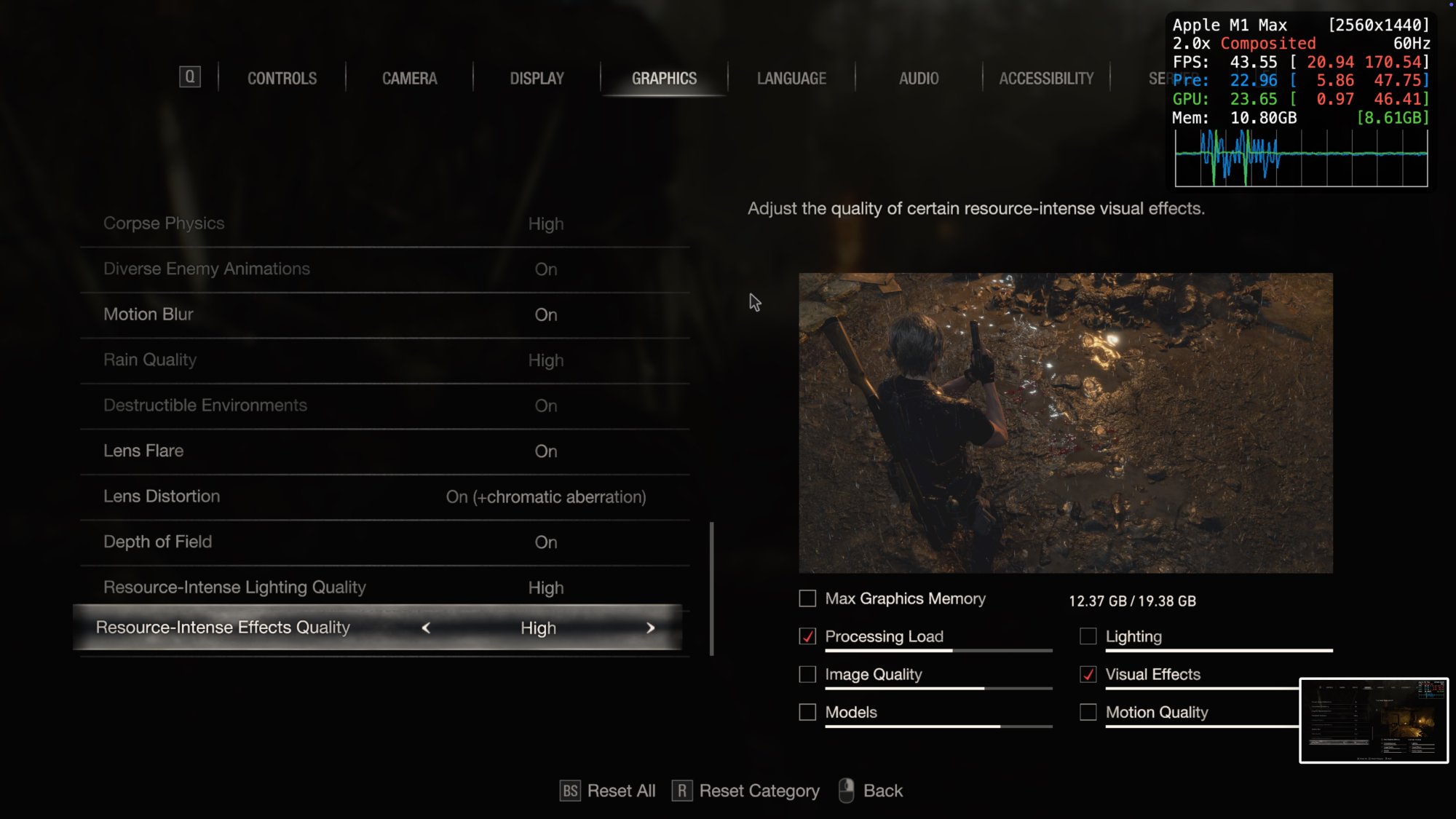The height and width of the screenshot is (819, 1456).
Task: Select Resource-Intense Lighting Quality row
Action: pyautogui.click(x=384, y=587)
